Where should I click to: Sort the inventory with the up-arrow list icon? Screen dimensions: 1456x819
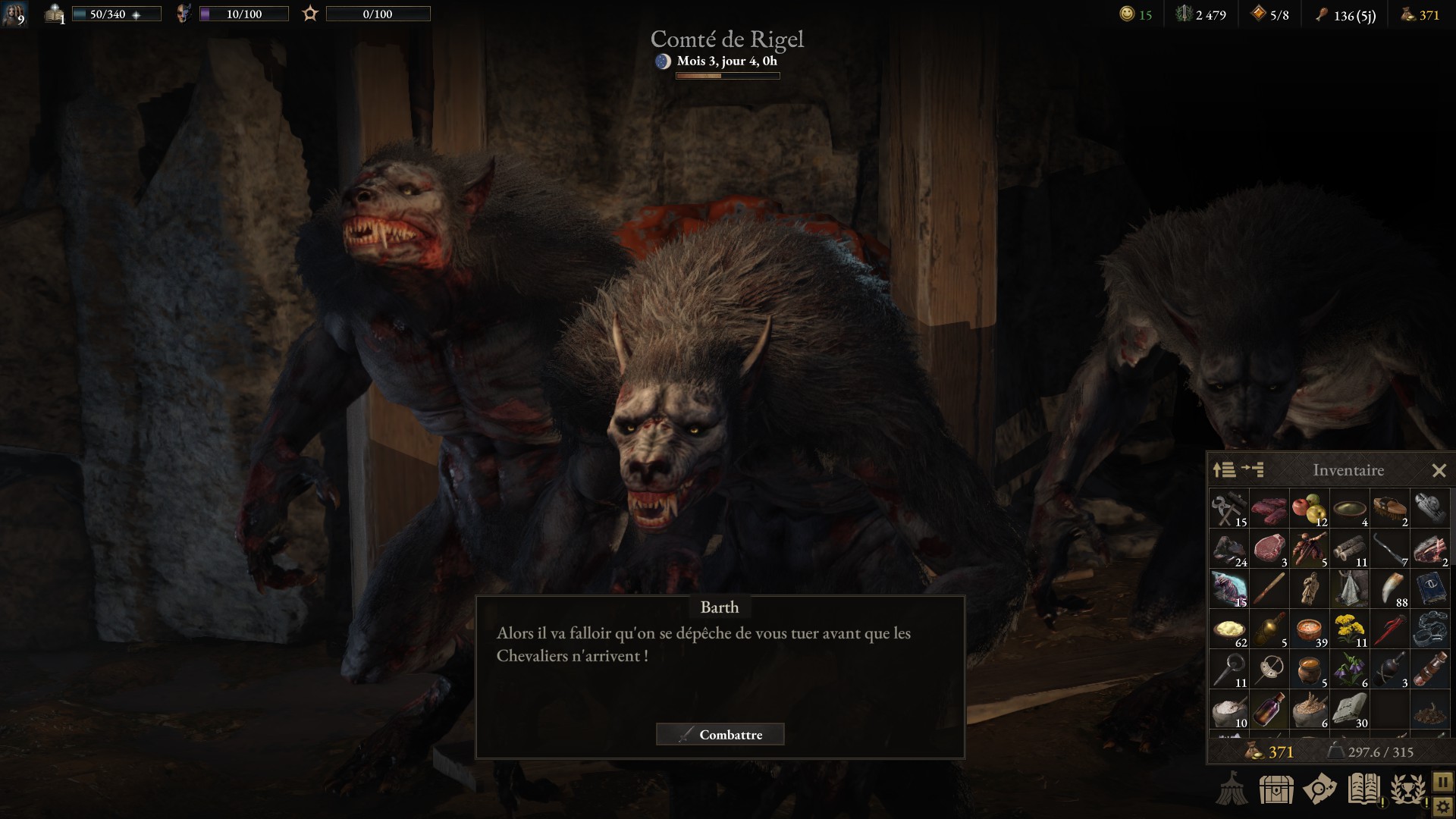click(1223, 470)
